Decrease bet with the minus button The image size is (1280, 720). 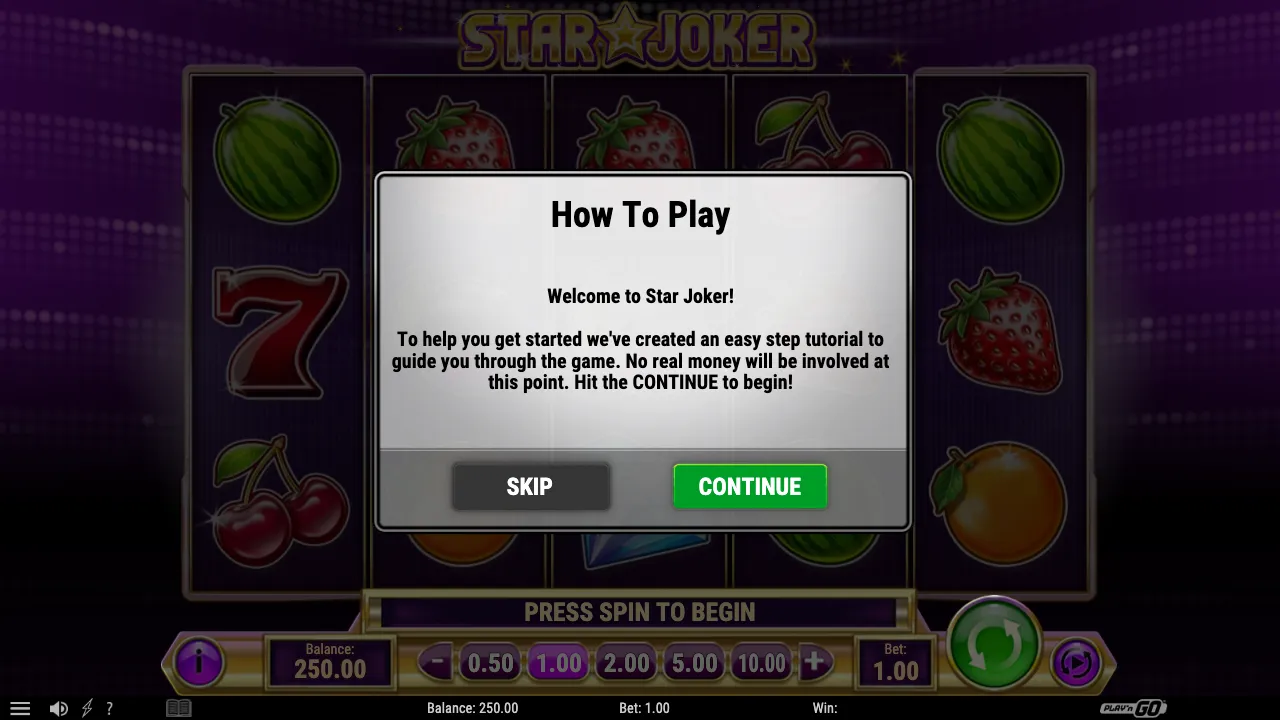point(435,661)
